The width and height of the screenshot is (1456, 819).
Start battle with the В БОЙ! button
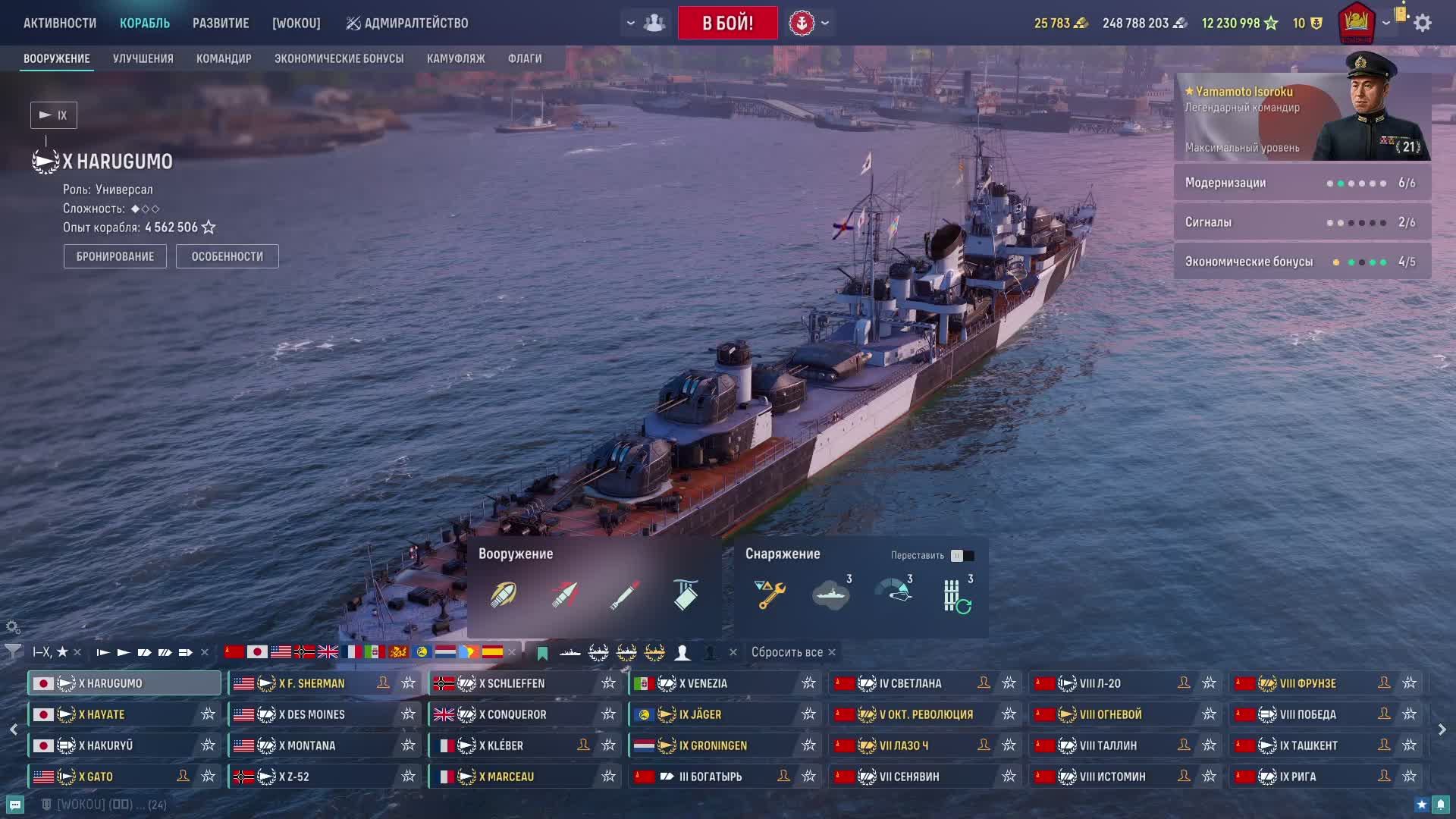pyautogui.click(x=727, y=23)
